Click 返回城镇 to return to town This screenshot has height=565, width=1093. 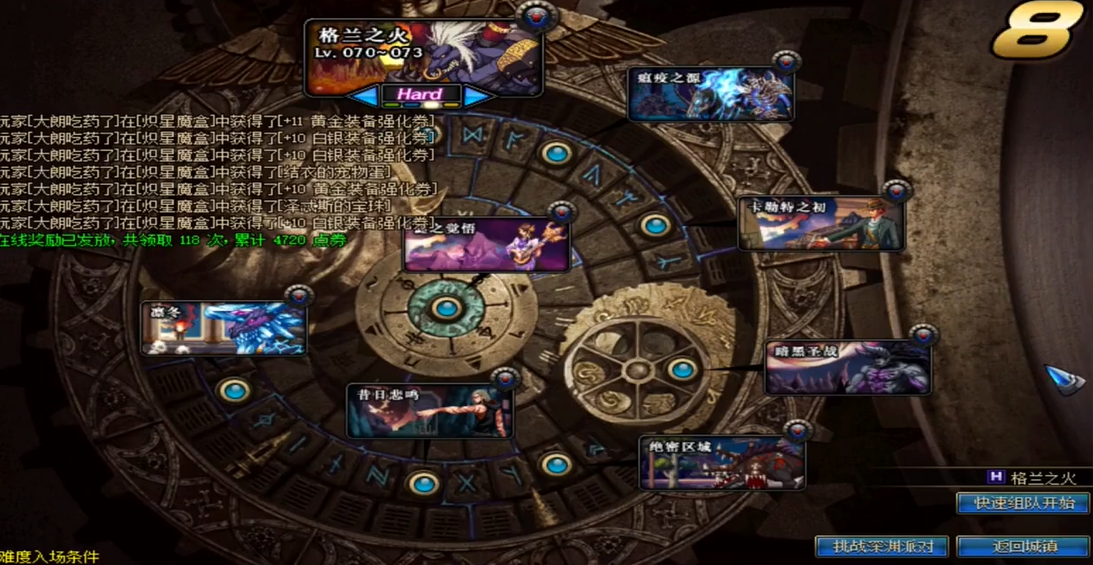coord(1022,546)
